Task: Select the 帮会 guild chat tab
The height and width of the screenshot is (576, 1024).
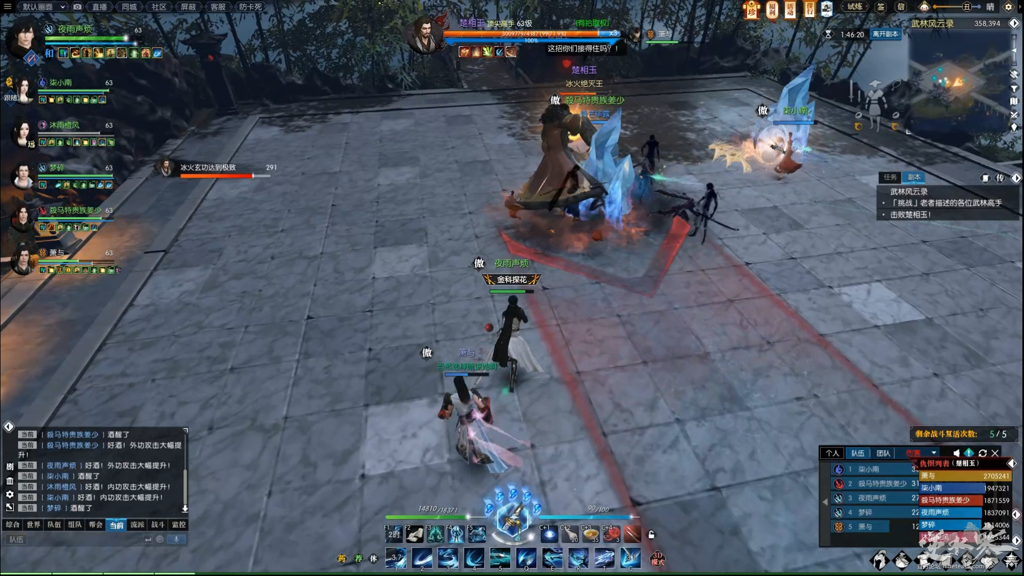Action: coord(96,524)
